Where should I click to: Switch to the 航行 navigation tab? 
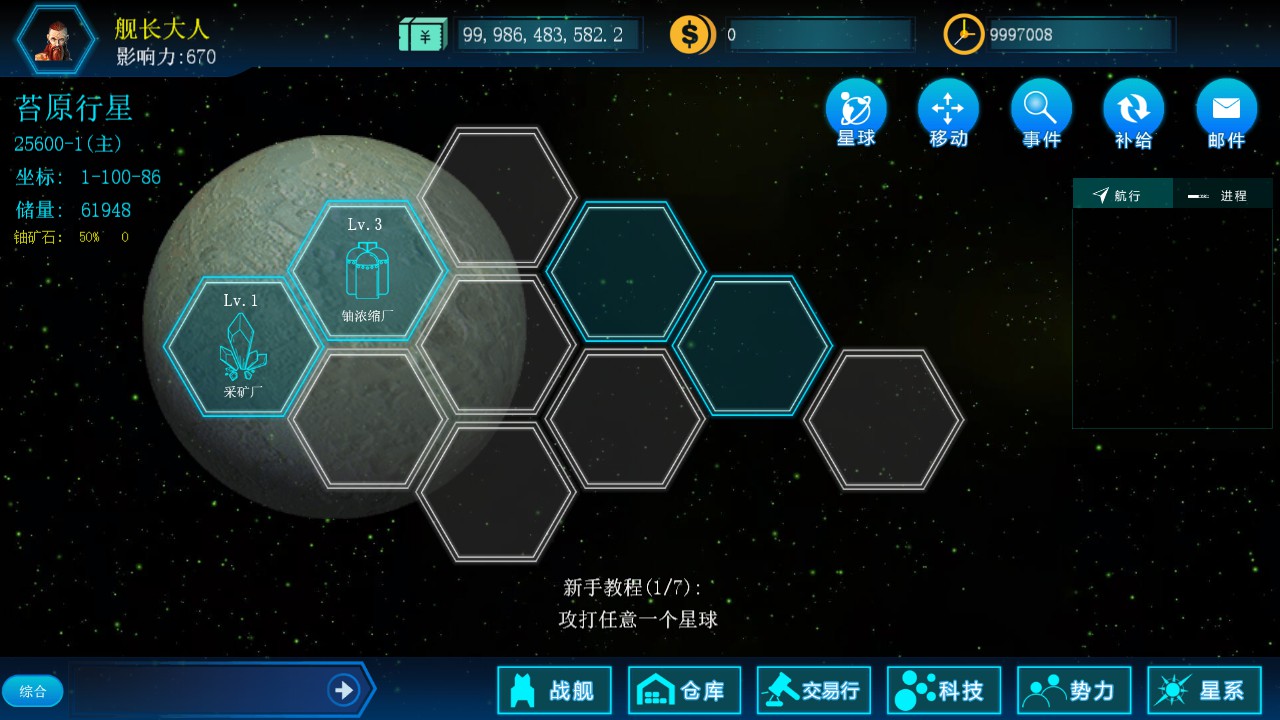click(1122, 193)
